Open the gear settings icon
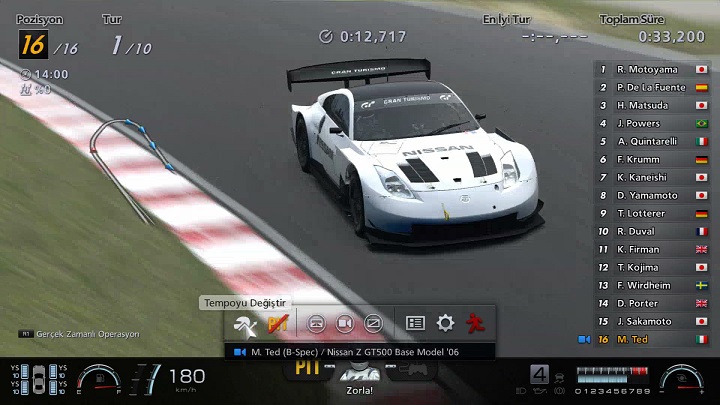This screenshot has width=720, height=405. (445, 324)
